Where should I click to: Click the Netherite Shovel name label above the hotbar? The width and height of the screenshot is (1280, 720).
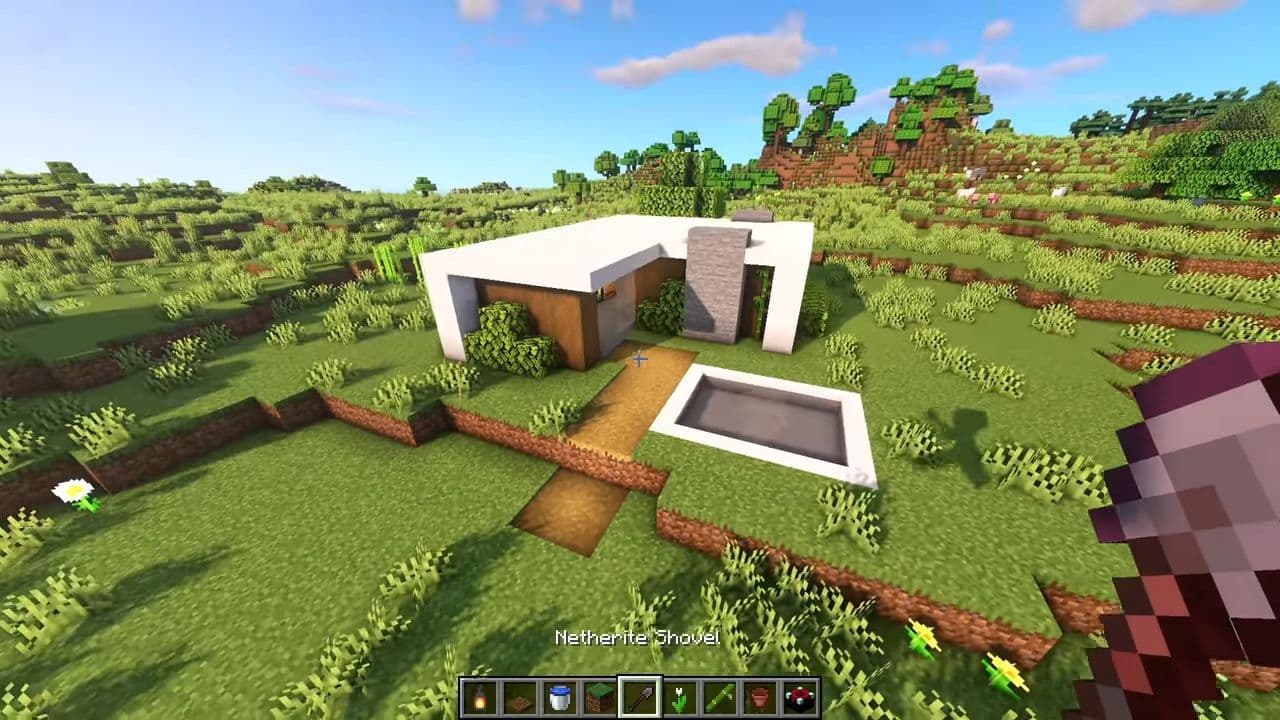[639, 638]
